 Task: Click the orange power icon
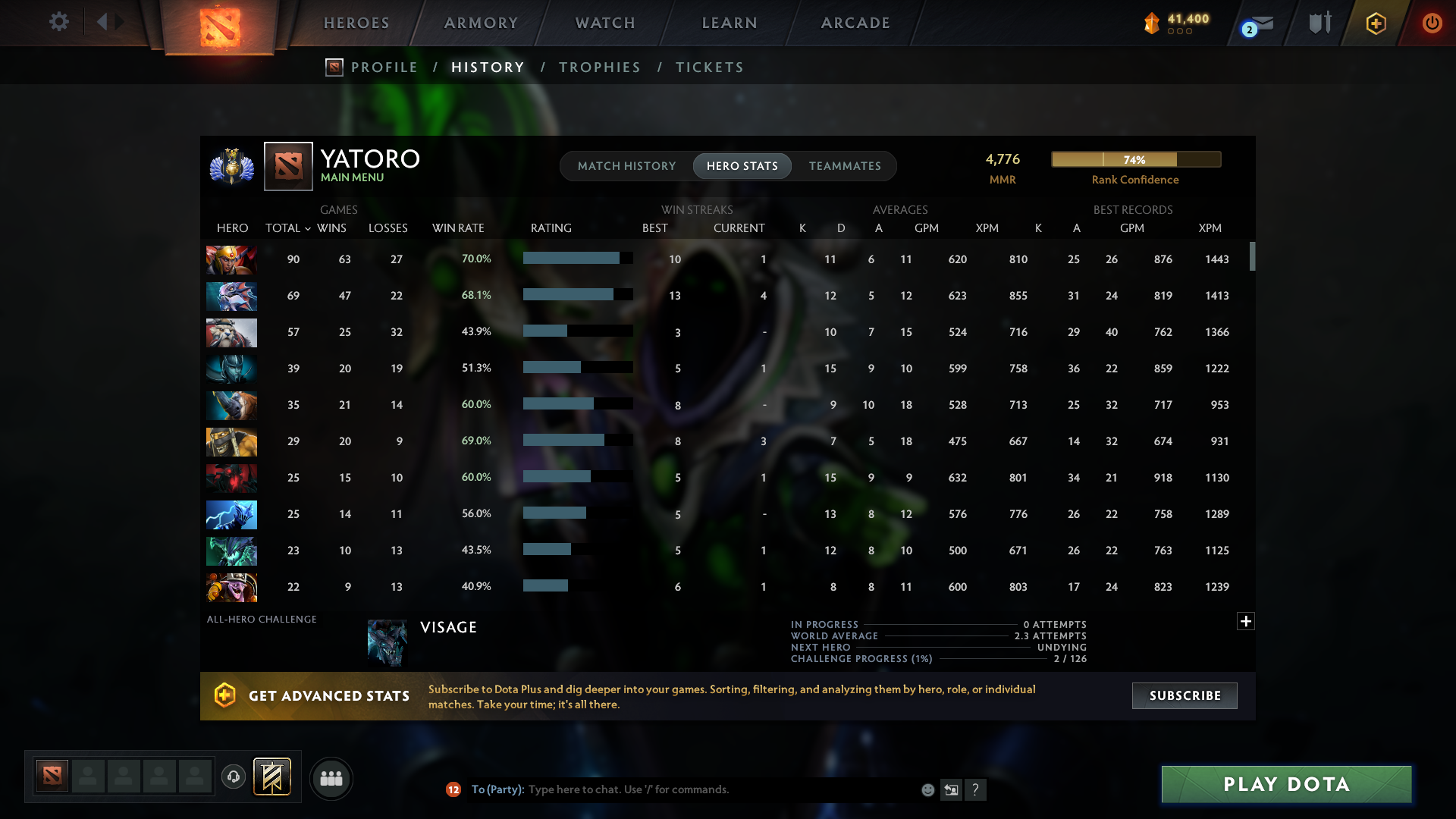1432,23
